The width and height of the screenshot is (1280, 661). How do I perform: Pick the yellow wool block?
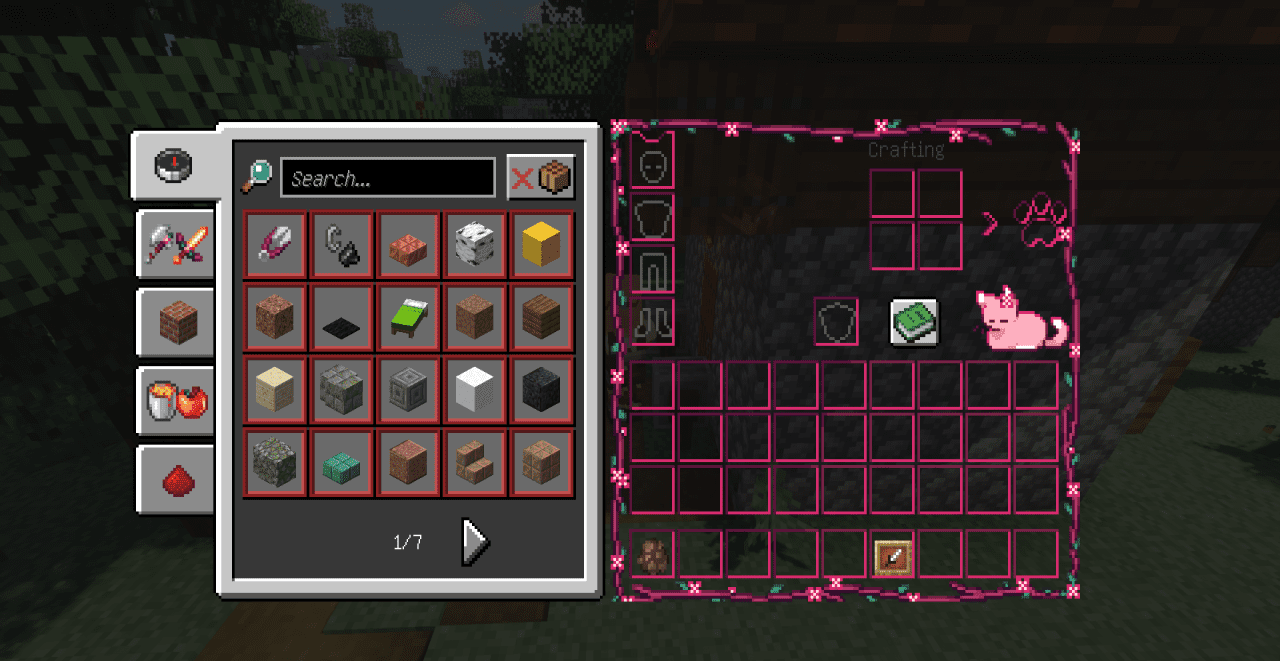[x=541, y=244]
